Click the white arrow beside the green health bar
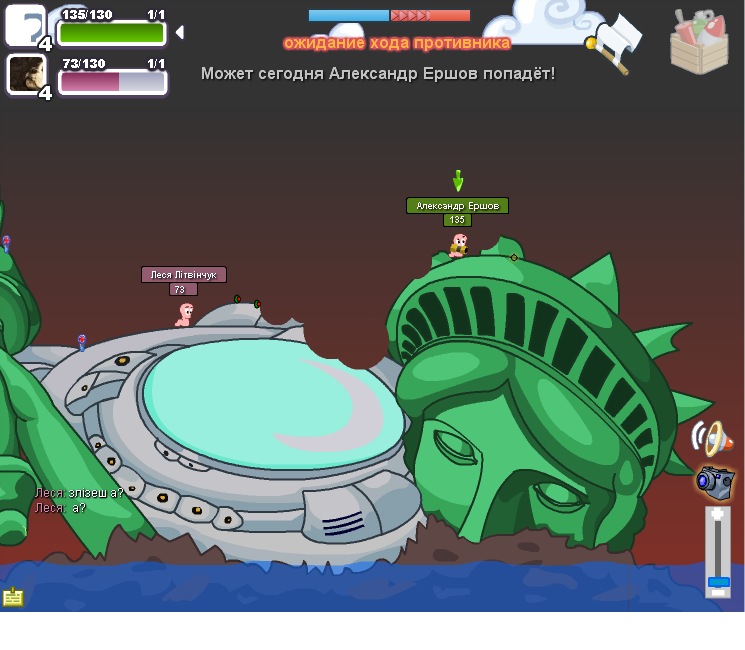This screenshot has width=745, height=650. click(x=179, y=33)
